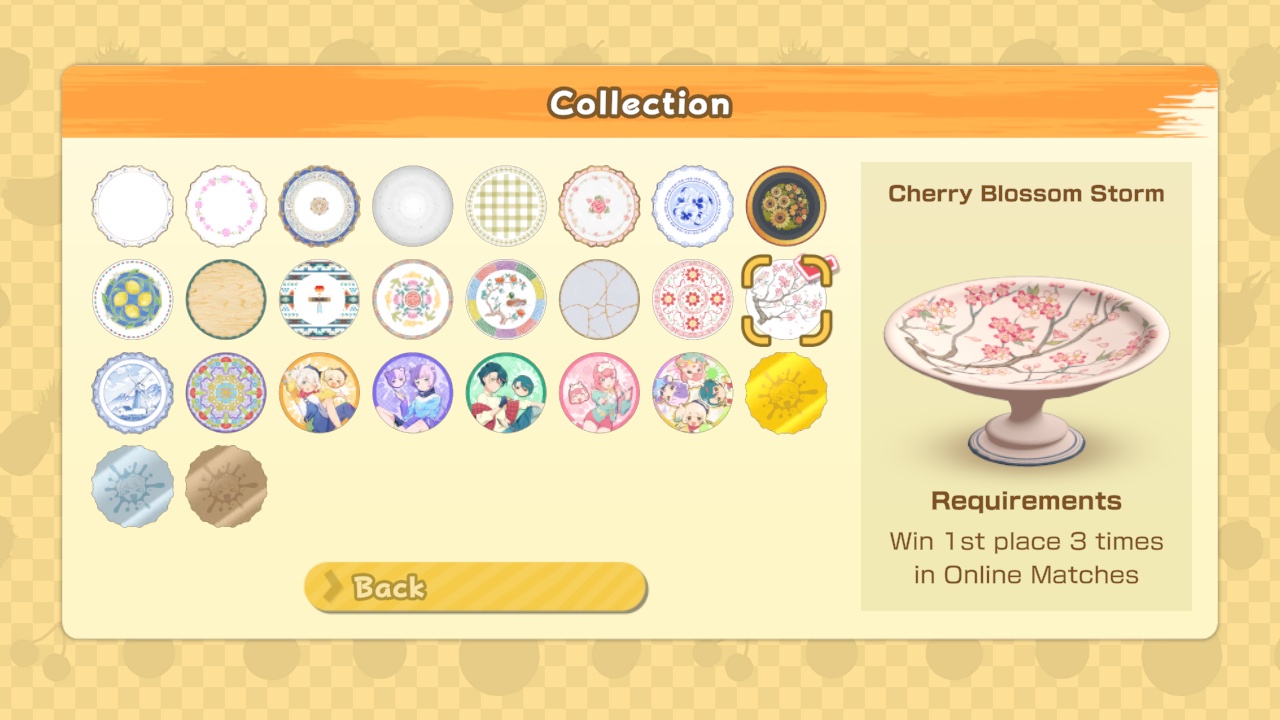The image size is (1280, 720).
Task: Pick the rose-patterned scalloped plate
Action: pos(599,206)
